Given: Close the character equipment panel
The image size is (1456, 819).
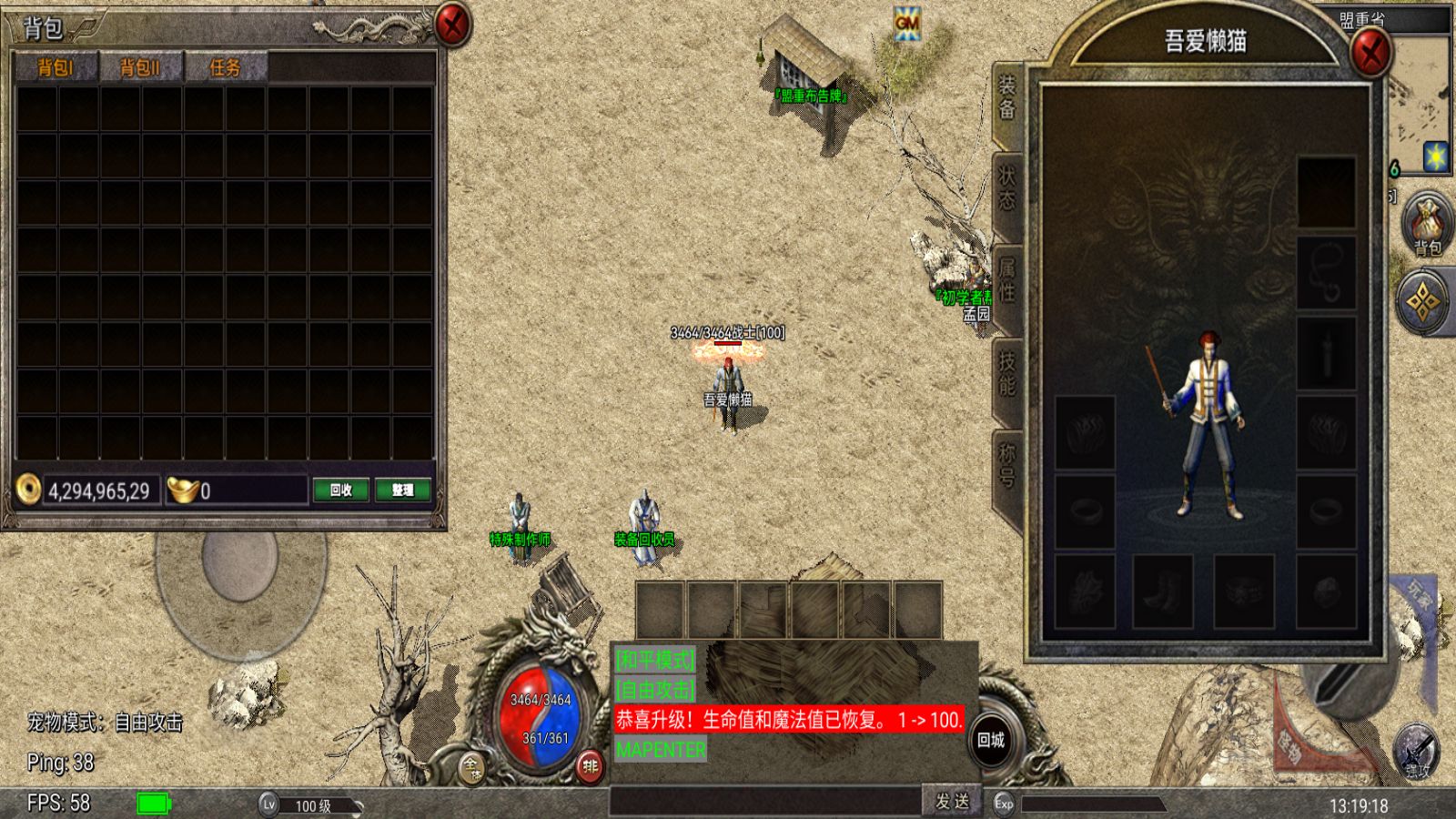Looking at the screenshot, I should 1370,54.
